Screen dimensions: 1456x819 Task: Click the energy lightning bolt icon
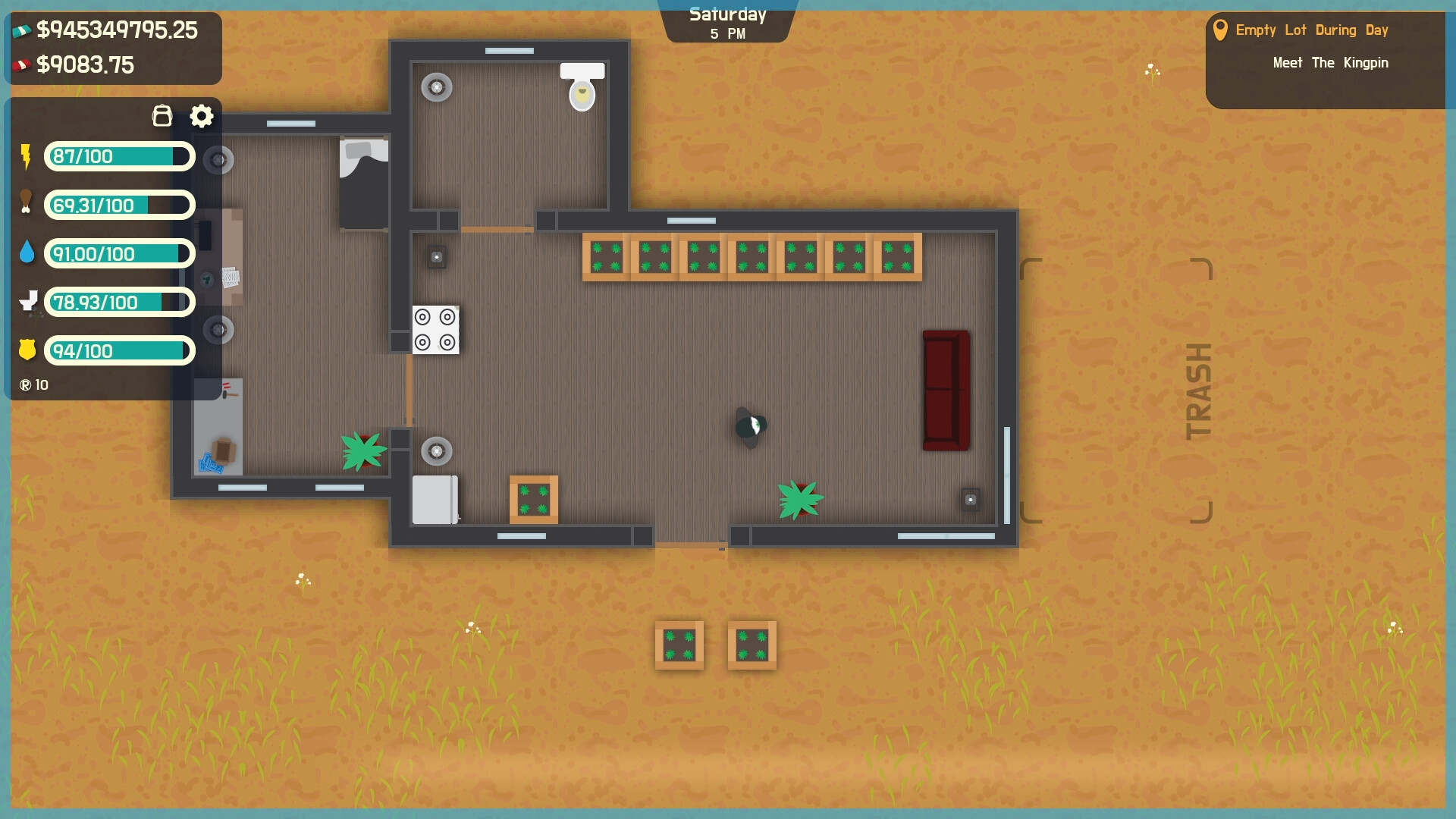click(26, 156)
